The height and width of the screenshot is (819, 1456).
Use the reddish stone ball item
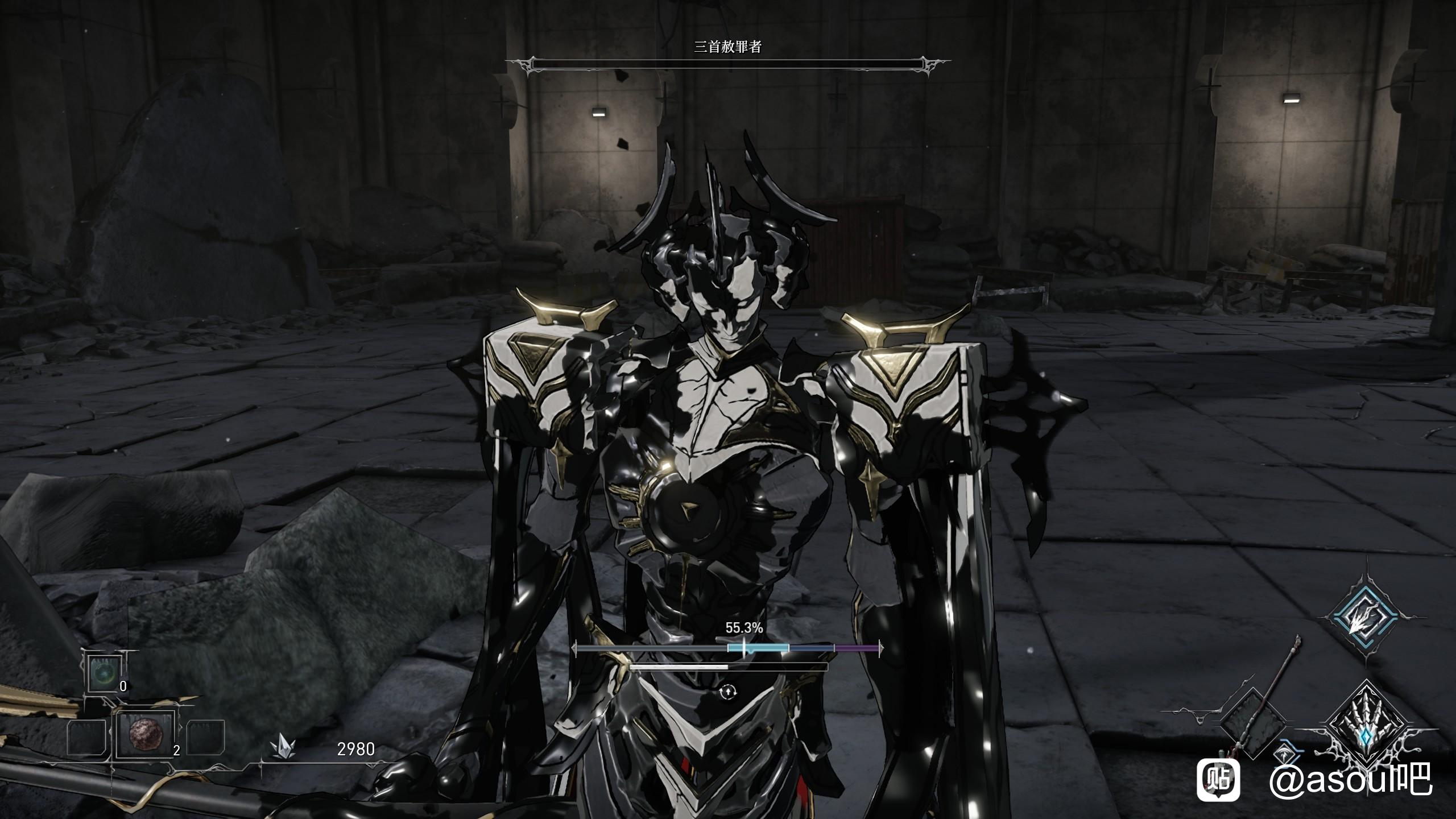point(144,734)
